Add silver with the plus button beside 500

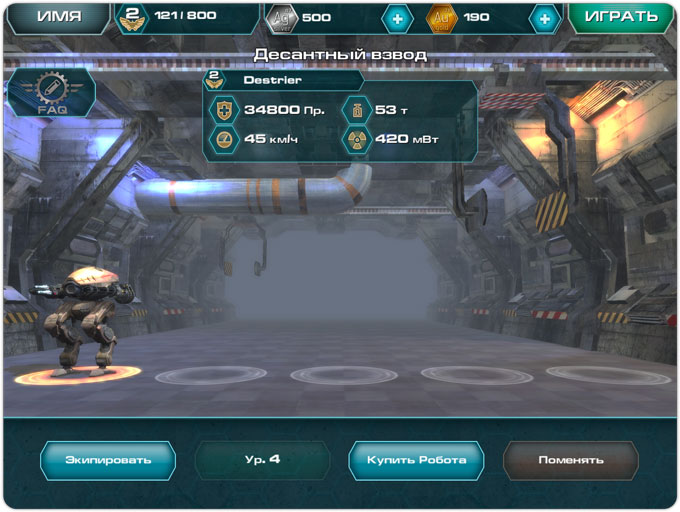tap(397, 18)
